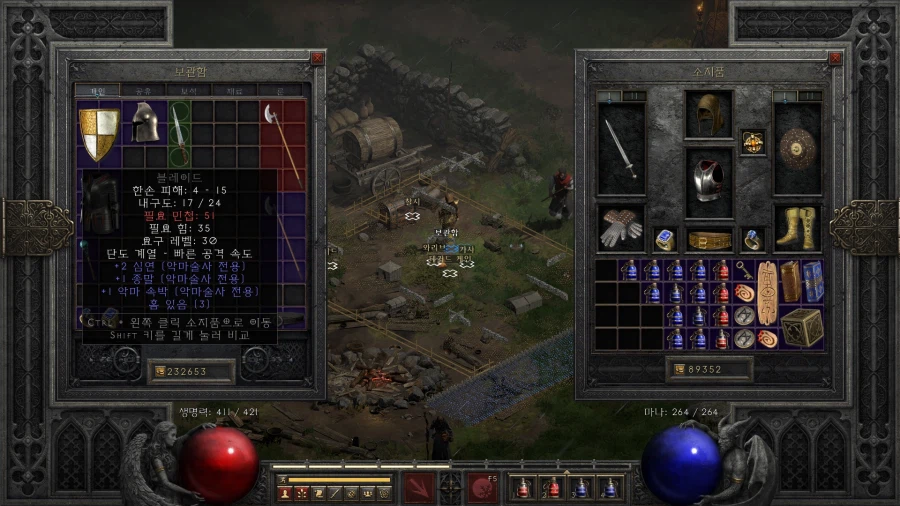The image size is (900, 506).
Task: Select the equipped golden boots
Action: tap(797, 228)
